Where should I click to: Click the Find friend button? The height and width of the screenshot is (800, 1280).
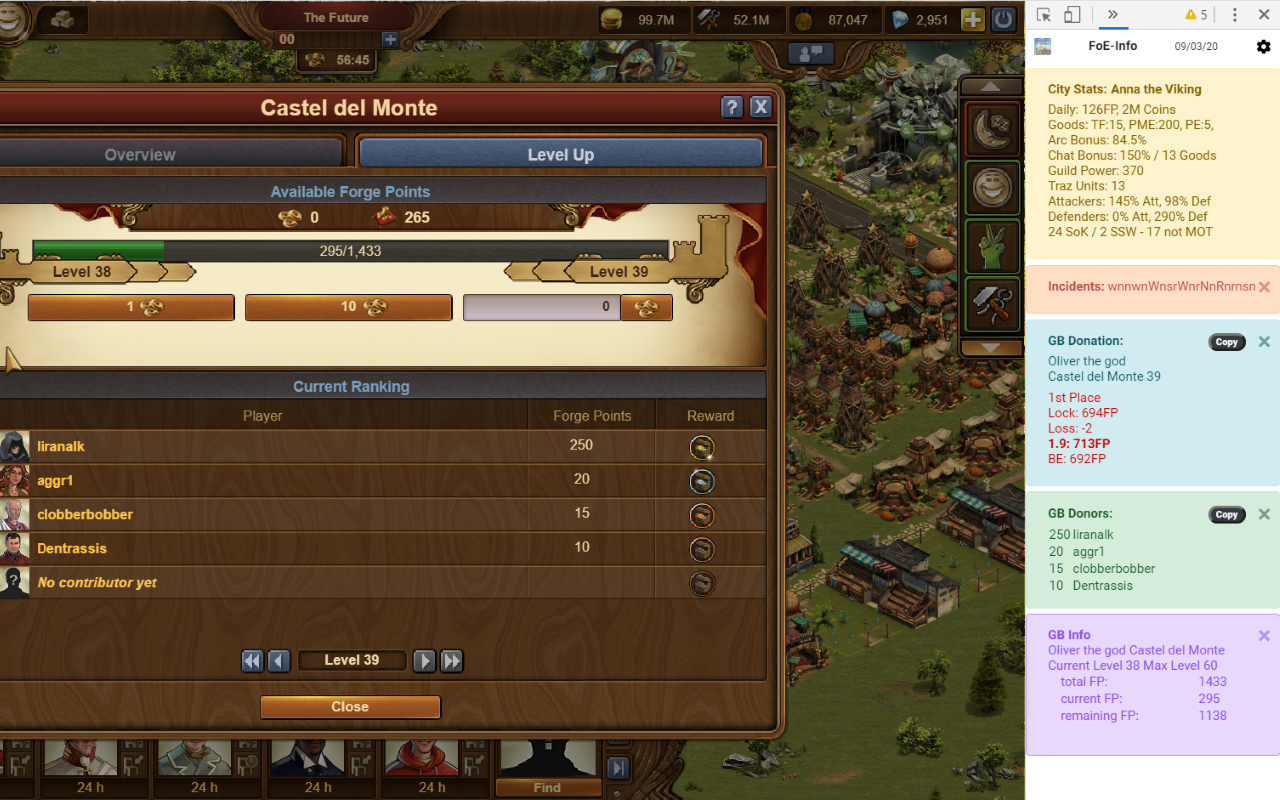[x=547, y=788]
